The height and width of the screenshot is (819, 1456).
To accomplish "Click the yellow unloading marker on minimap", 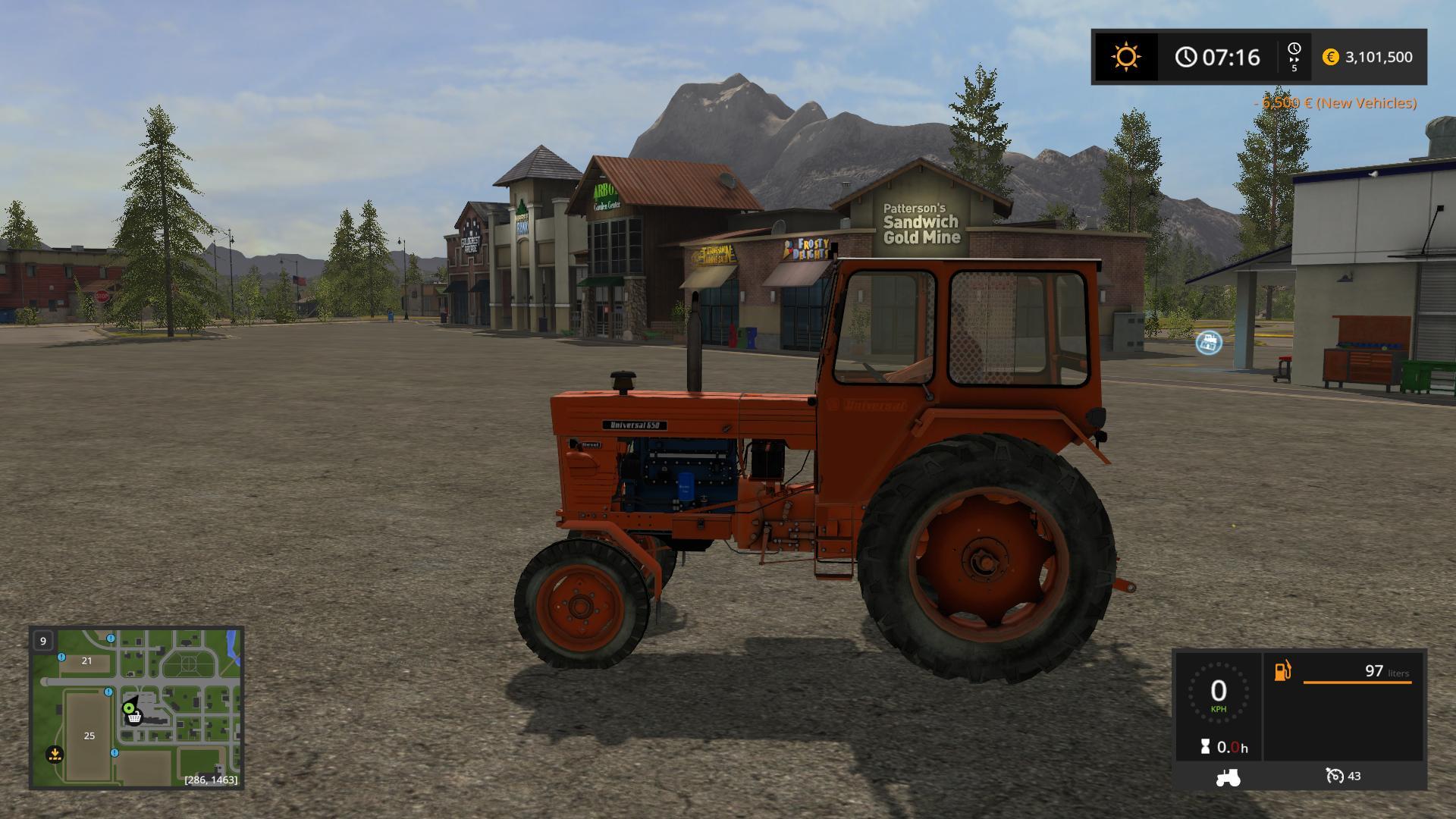I will click(54, 754).
